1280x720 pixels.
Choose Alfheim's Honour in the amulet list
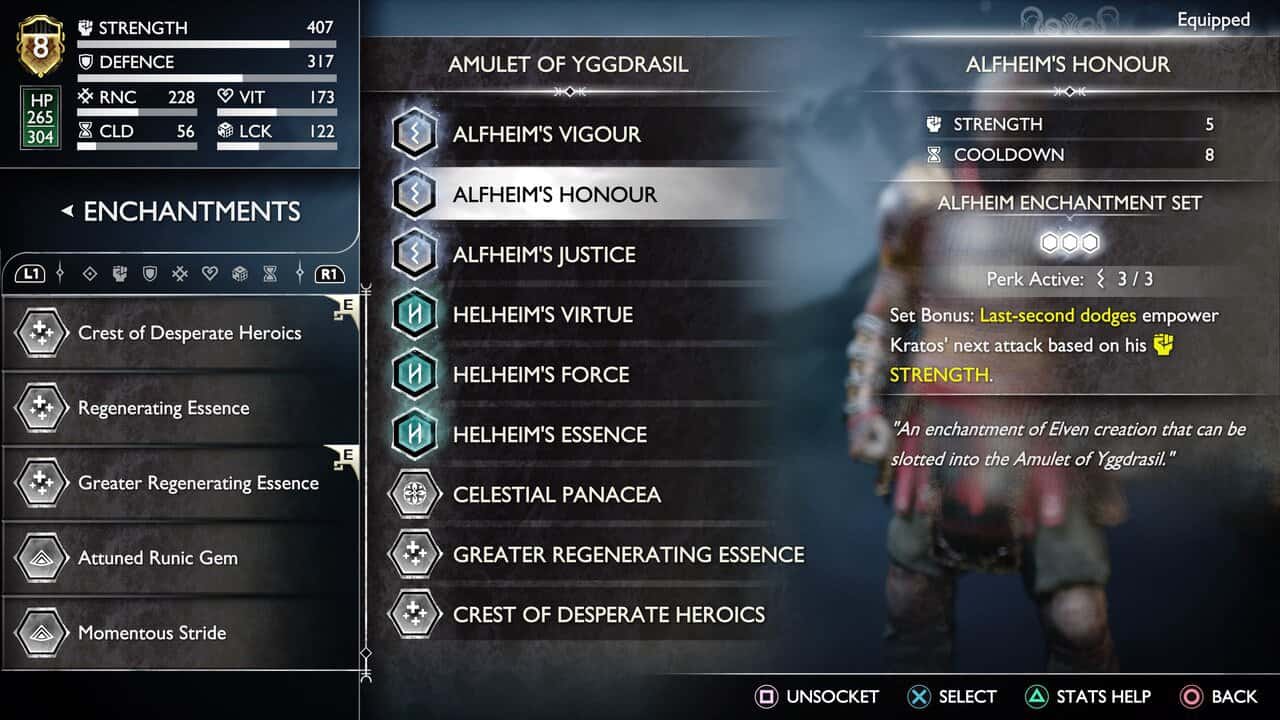pyautogui.click(x=555, y=194)
